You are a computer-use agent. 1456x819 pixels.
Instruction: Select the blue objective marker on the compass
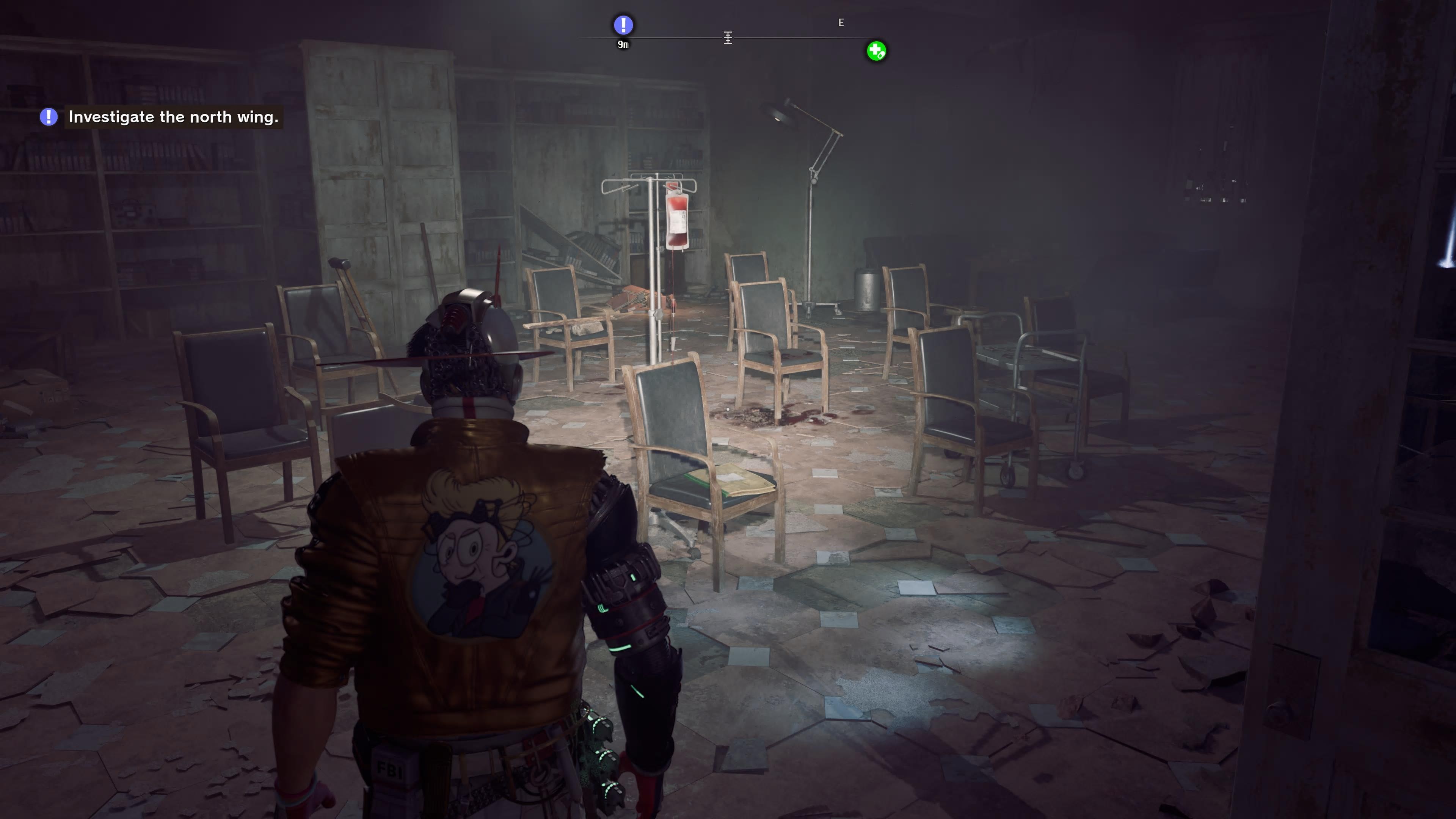click(x=623, y=25)
